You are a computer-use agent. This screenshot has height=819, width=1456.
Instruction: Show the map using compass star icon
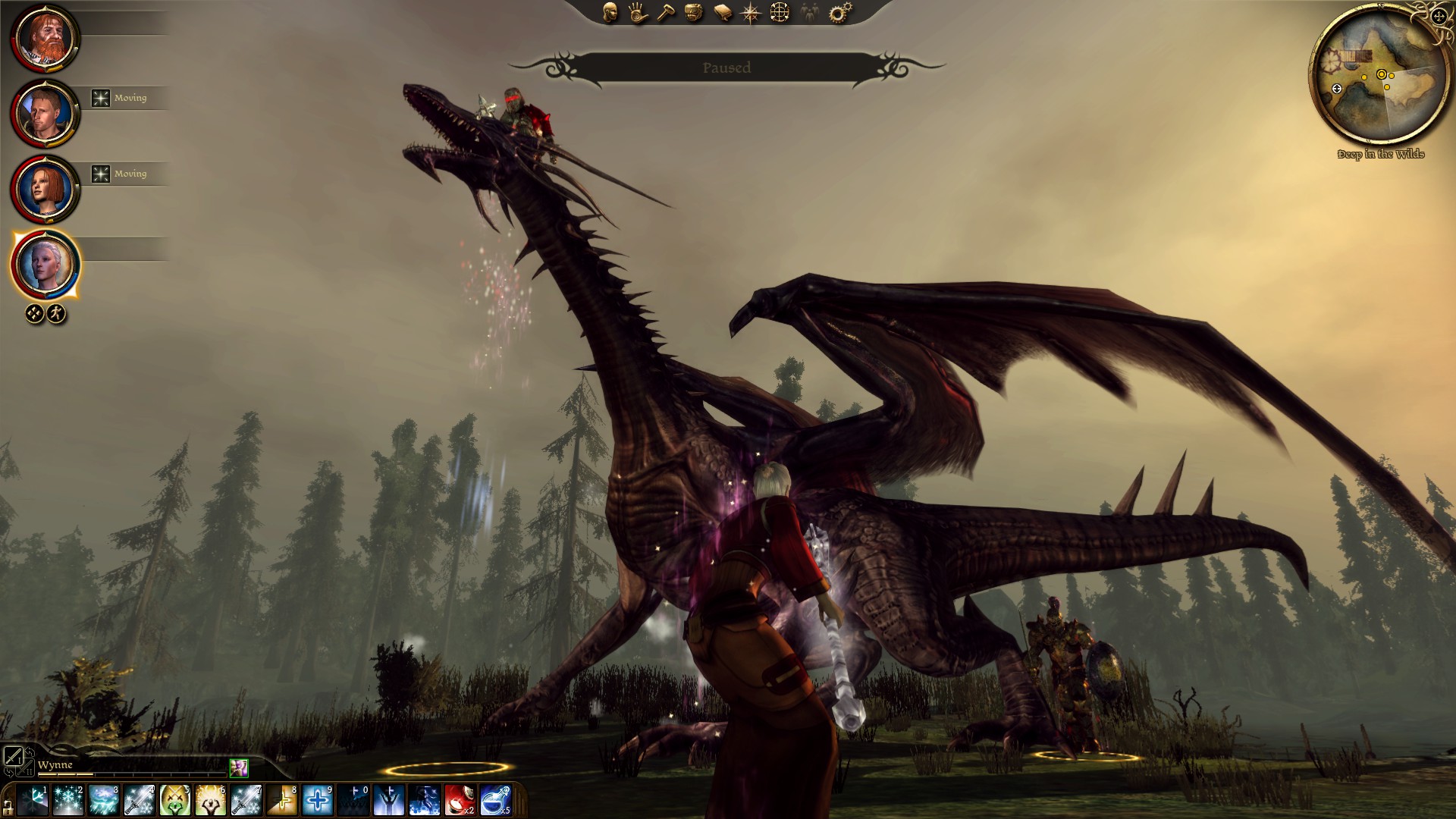click(751, 12)
